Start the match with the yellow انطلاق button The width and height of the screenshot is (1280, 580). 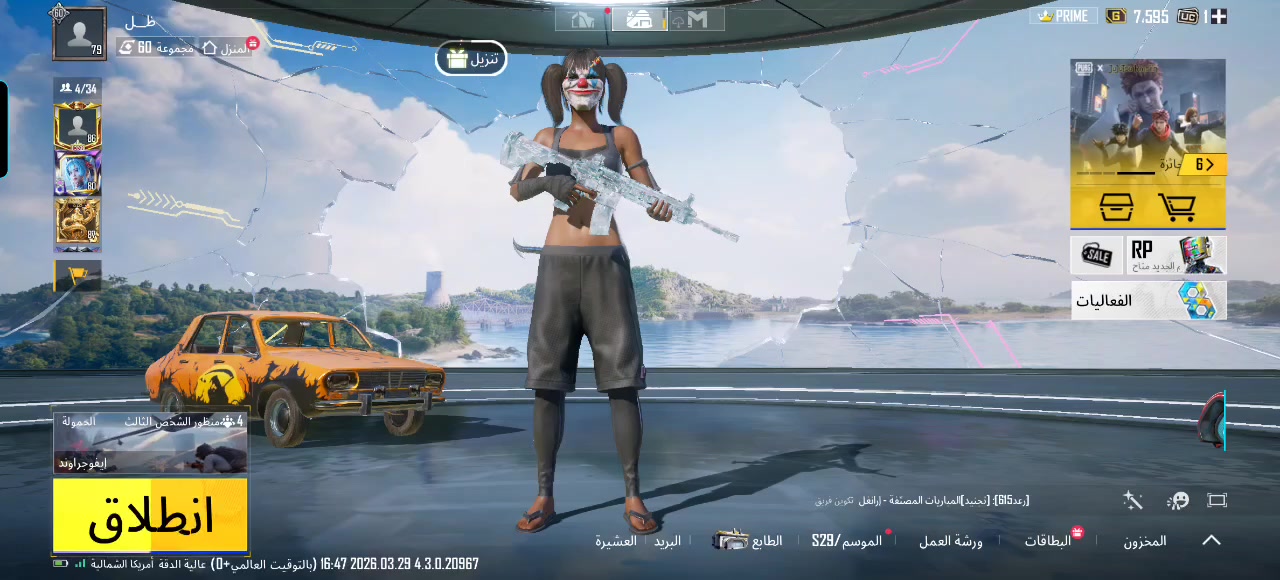coord(150,515)
